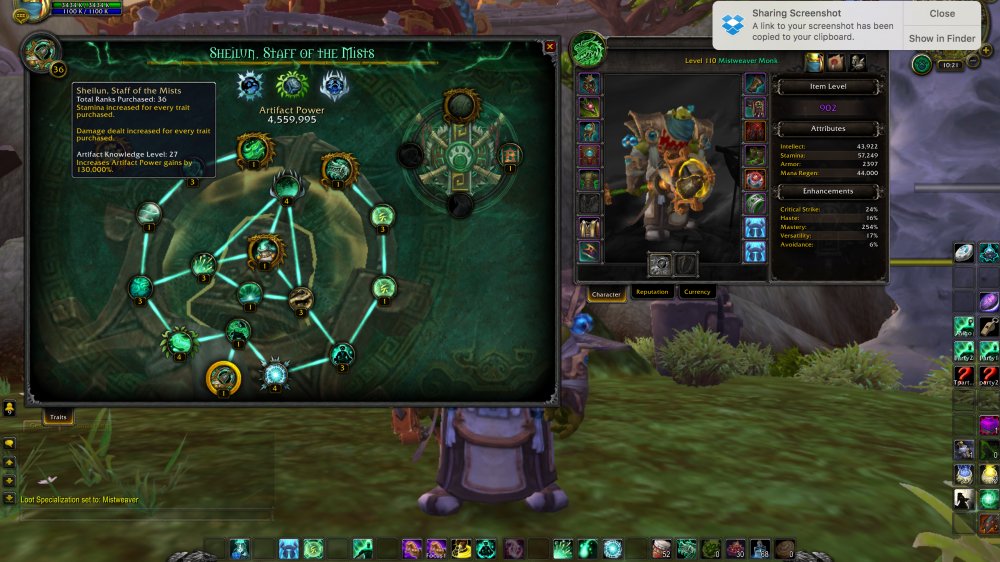Click the Attributes section header

[x=828, y=129]
